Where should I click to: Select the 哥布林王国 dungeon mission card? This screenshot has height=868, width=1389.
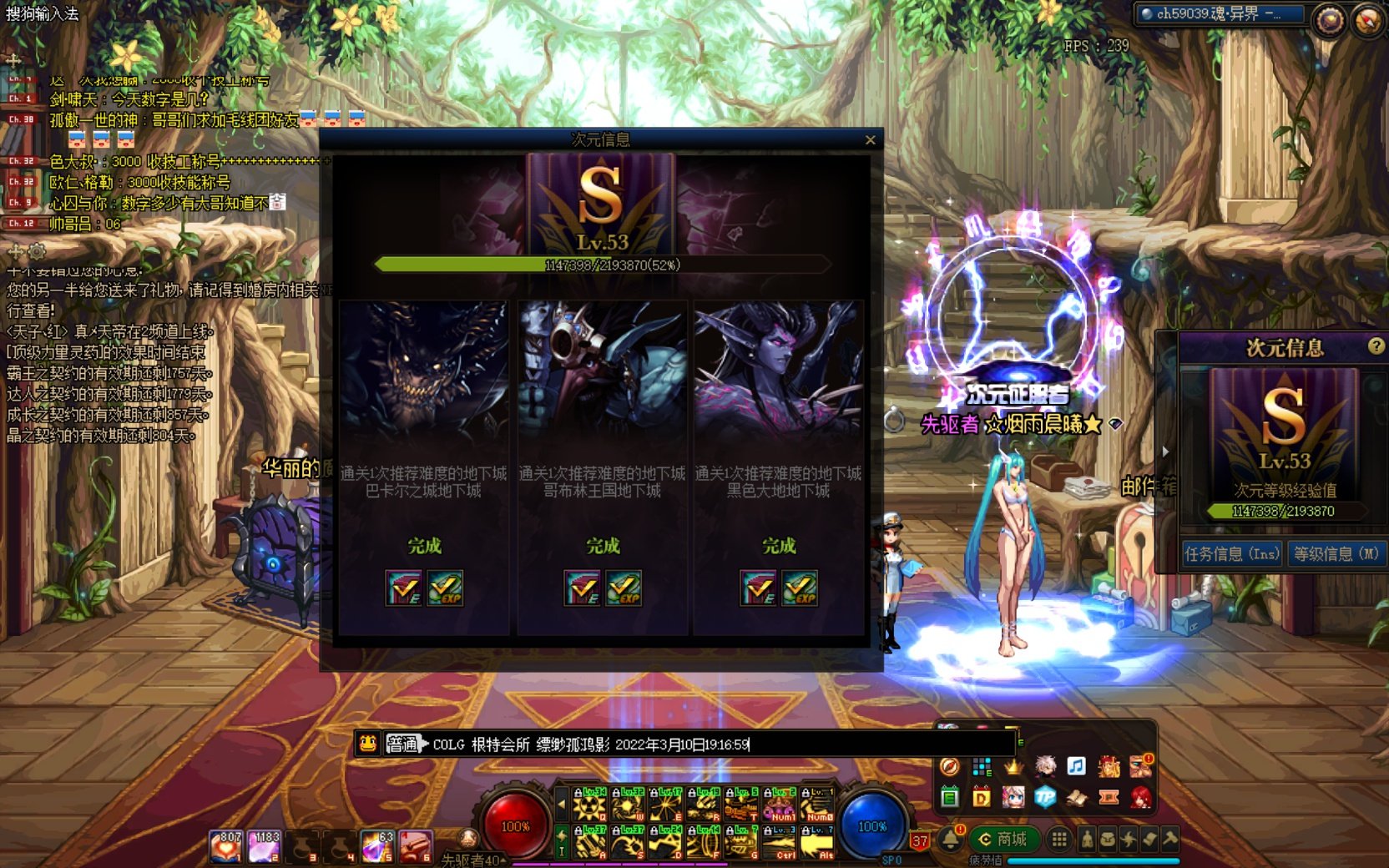(x=602, y=467)
